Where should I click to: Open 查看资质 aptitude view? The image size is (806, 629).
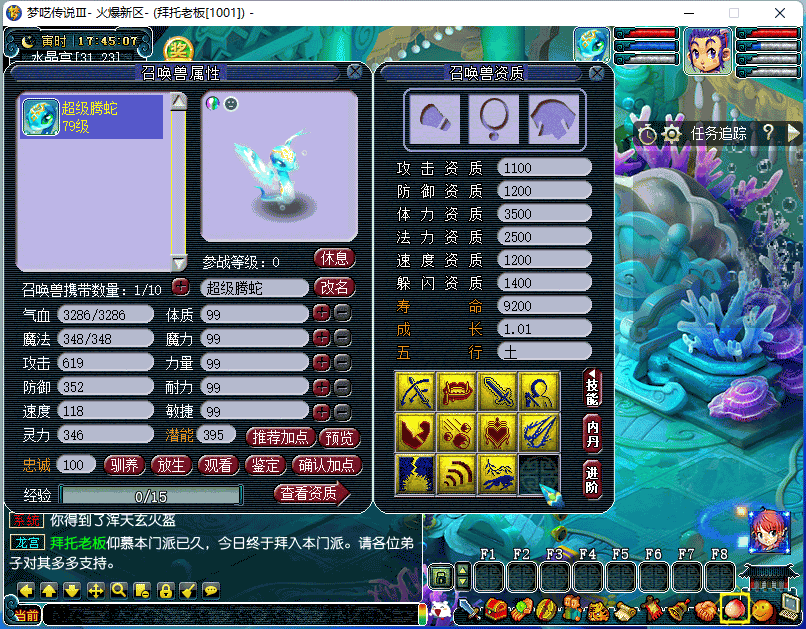311,493
